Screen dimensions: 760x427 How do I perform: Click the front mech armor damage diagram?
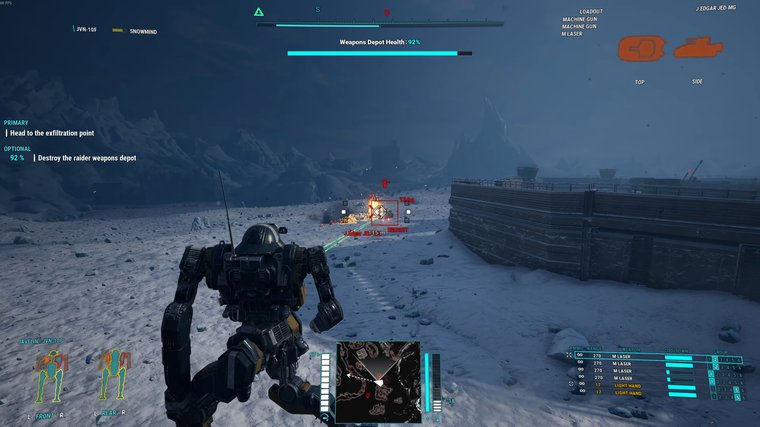pos(49,376)
